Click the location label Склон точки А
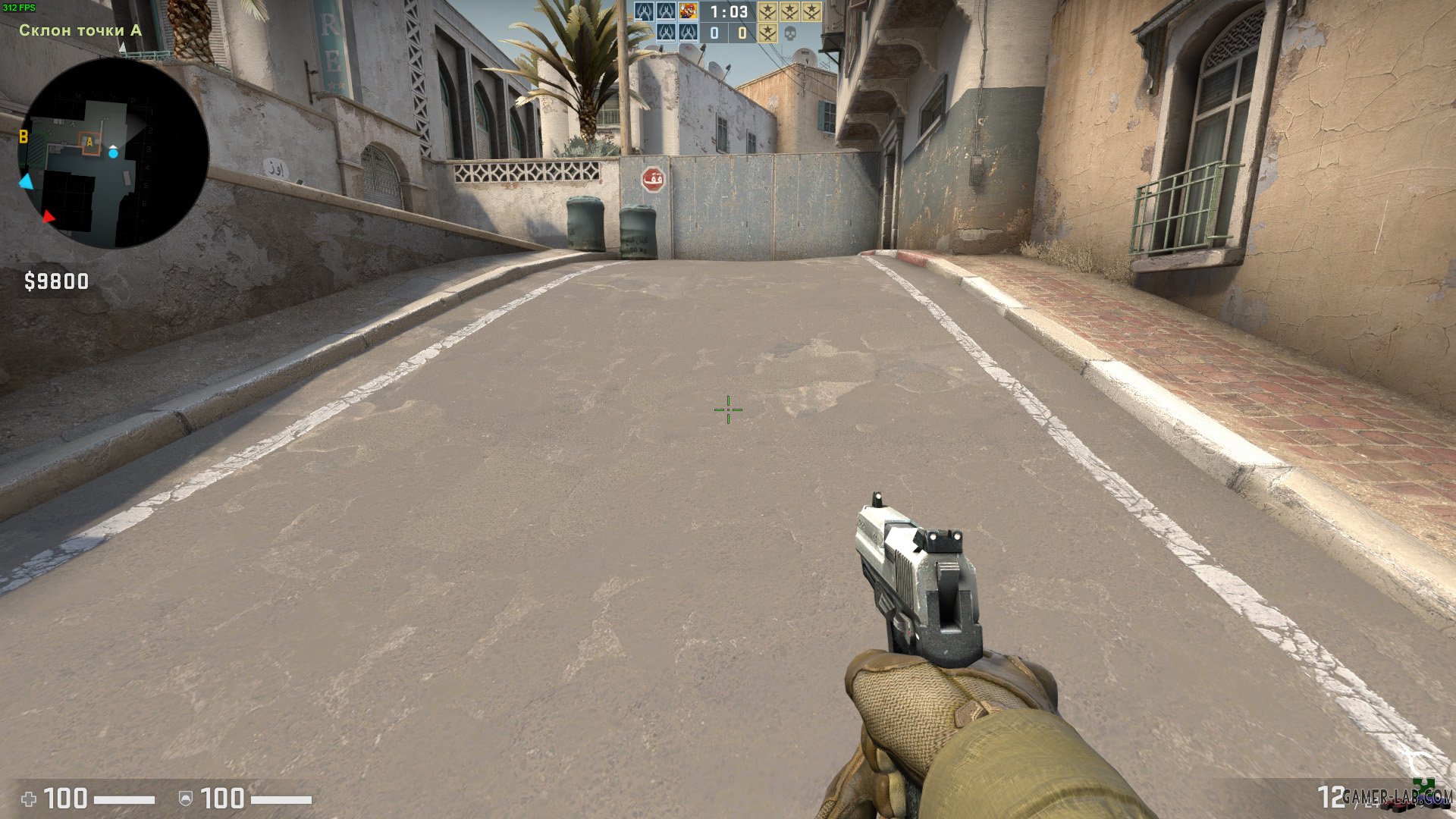This screenshot has width=1456, height=819. 78,31
